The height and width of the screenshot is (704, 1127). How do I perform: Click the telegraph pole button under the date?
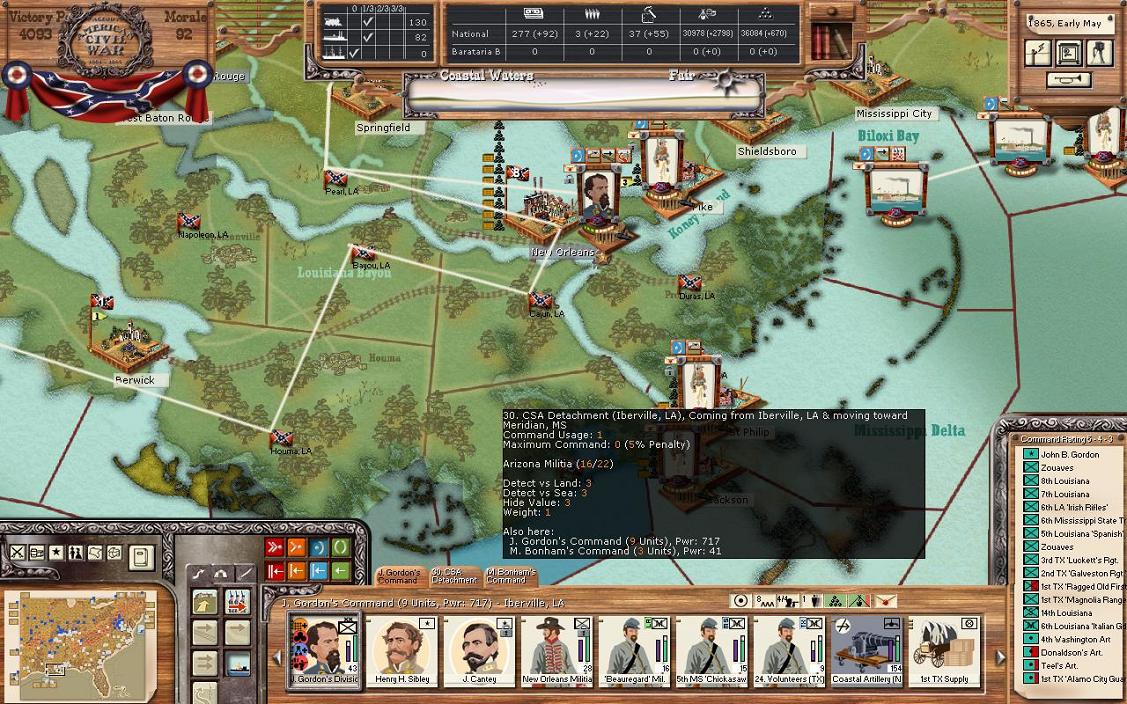click(x=1037, y=52)
